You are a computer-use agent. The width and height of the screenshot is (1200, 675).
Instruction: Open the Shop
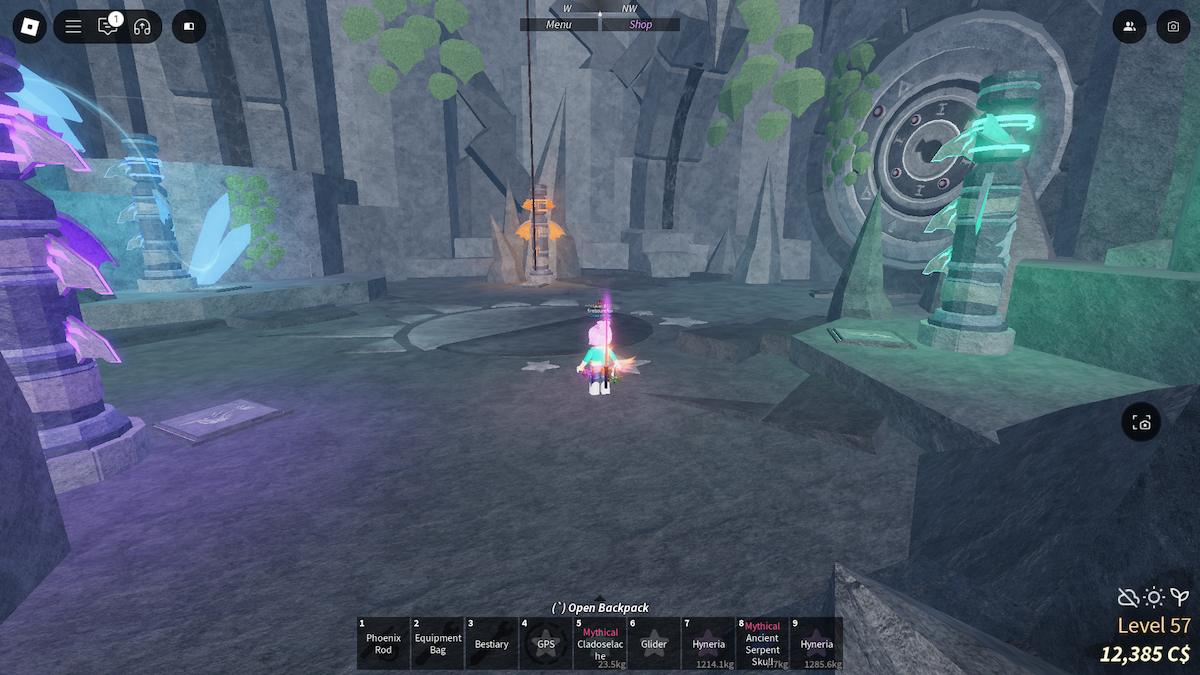tap(640, 25)
